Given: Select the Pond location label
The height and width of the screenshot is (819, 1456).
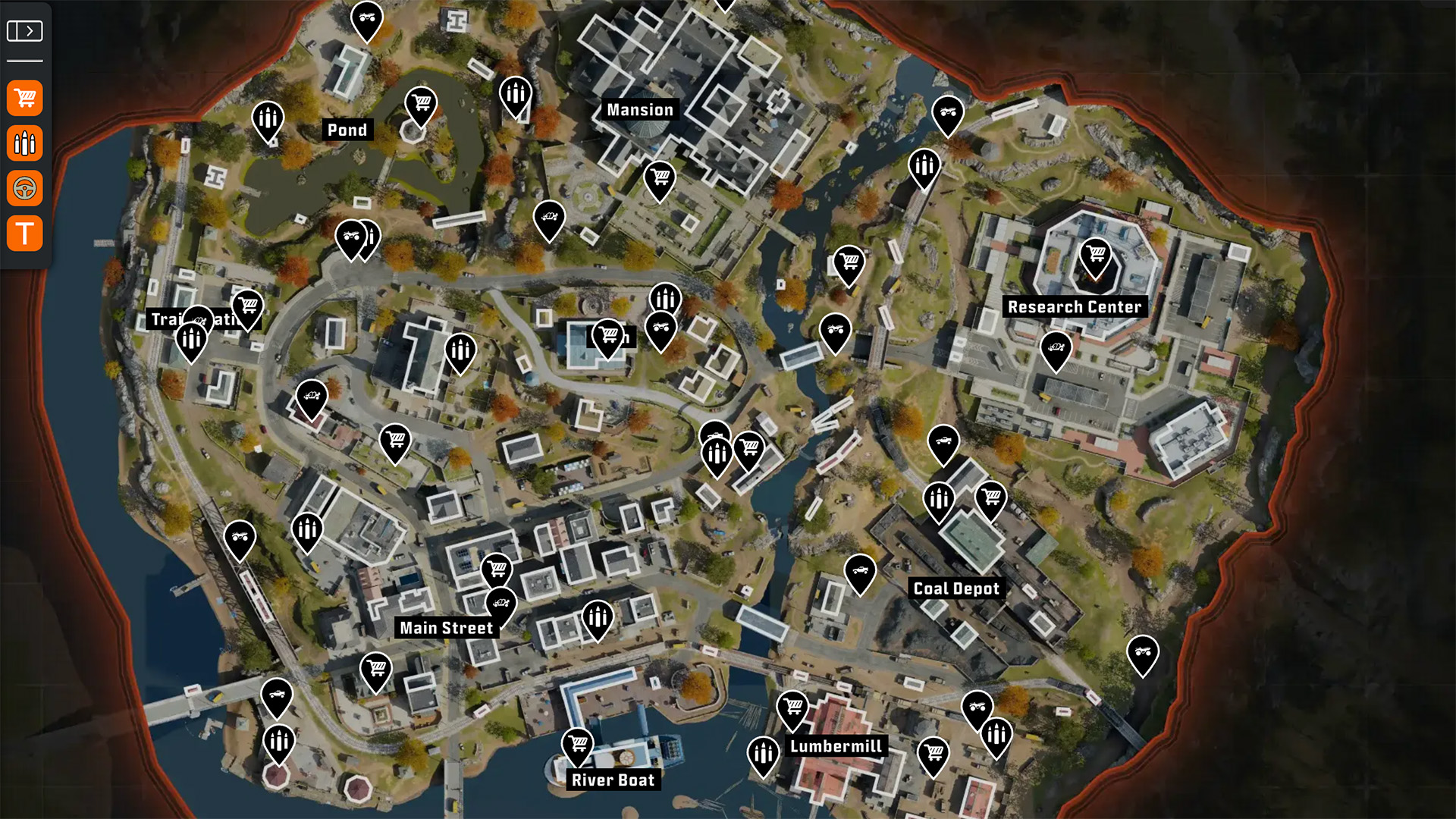Looking at the screenshot, I should tap(347, 130).
